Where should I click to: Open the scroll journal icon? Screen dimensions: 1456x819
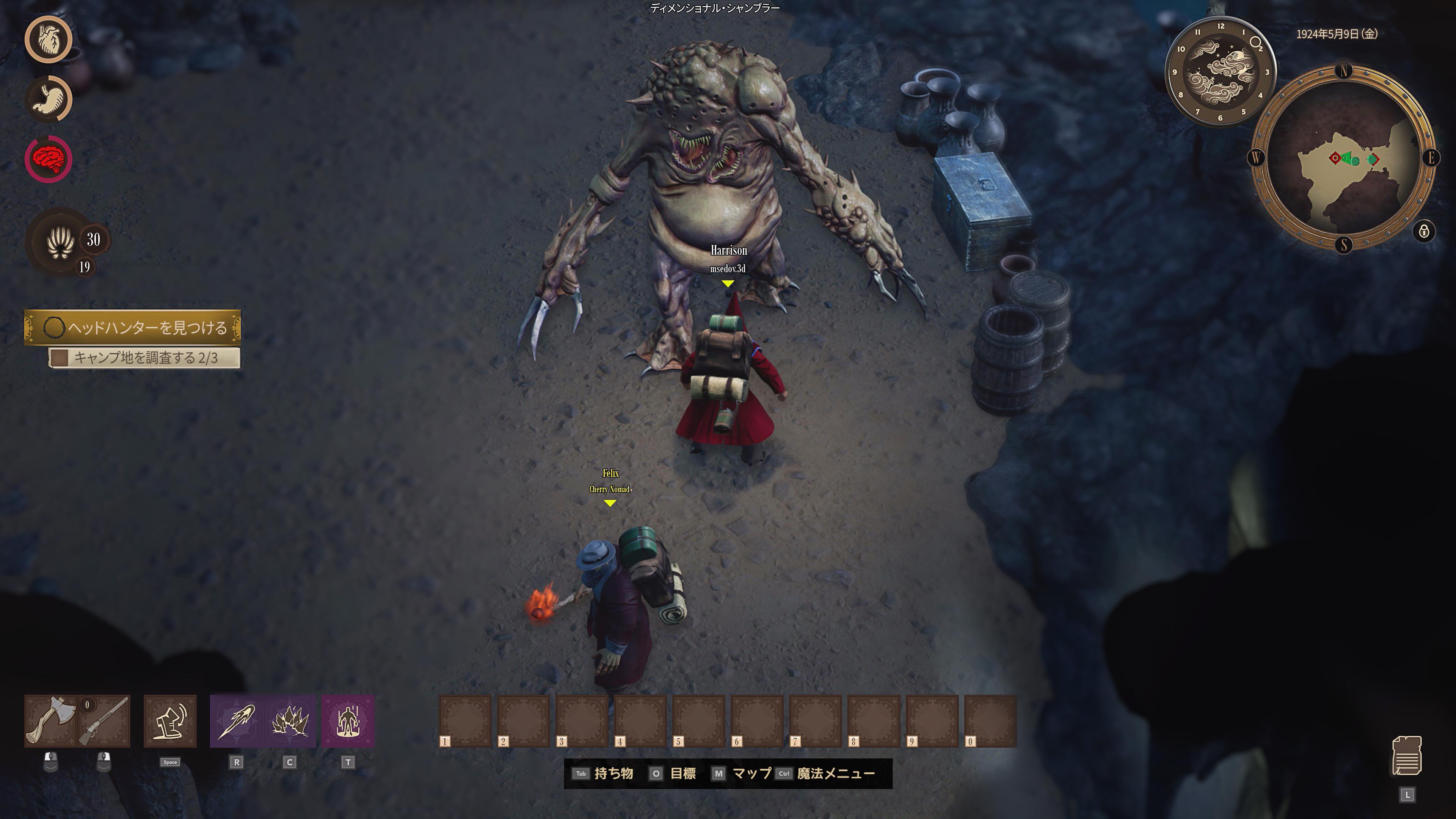pyautogui.click(x=1406, y=756)
